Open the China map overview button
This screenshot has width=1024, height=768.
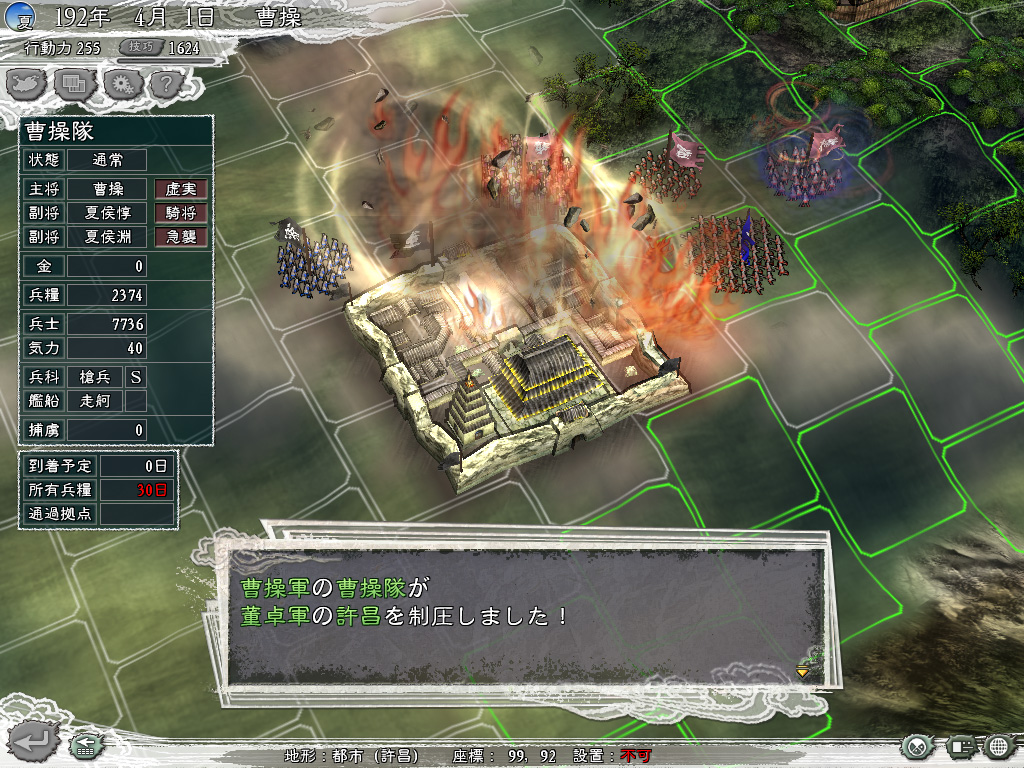coord(27,84)
